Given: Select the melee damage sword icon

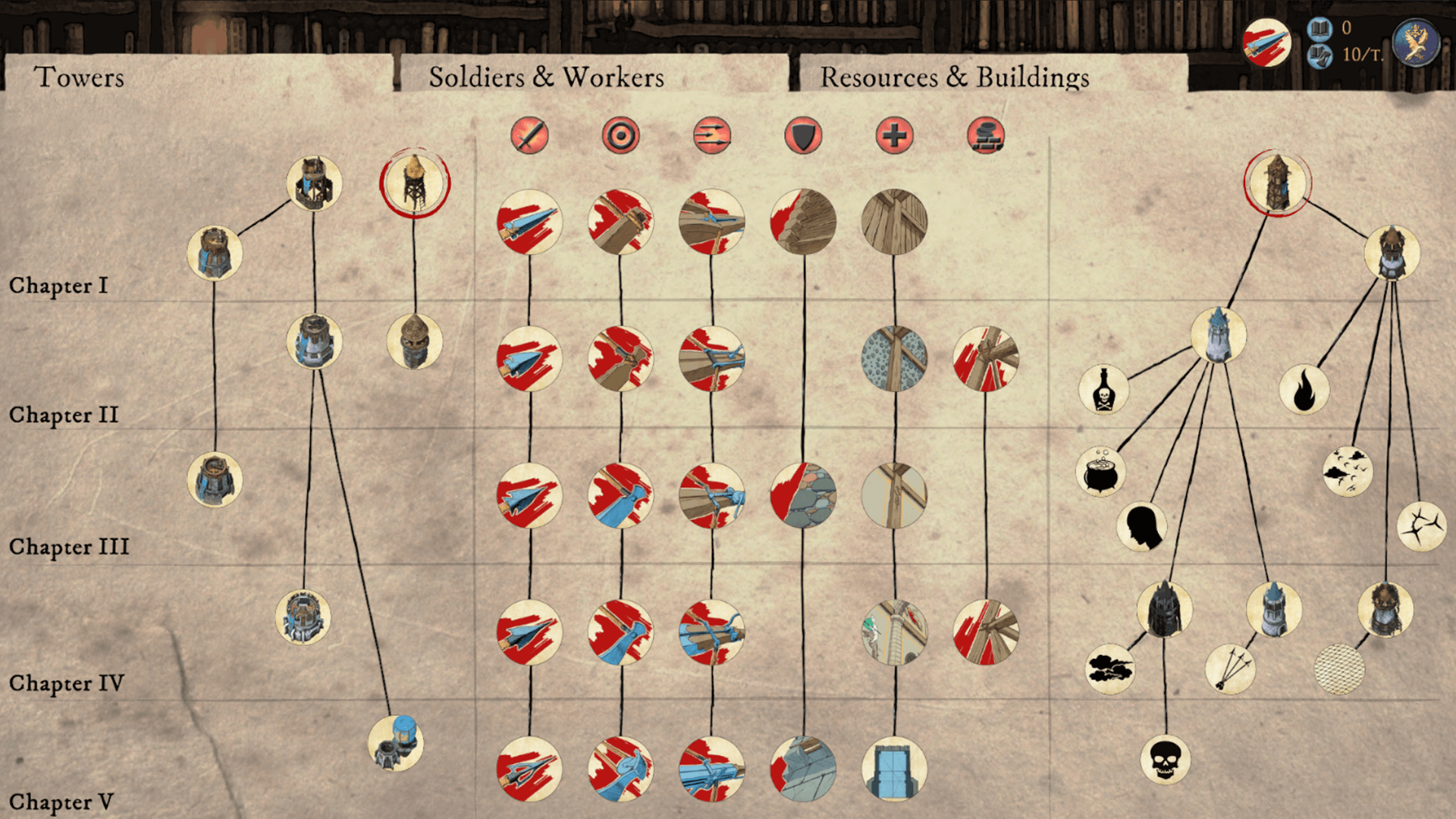Looking at the screenshot, I should pyautogui.click(x=529, y=136).
